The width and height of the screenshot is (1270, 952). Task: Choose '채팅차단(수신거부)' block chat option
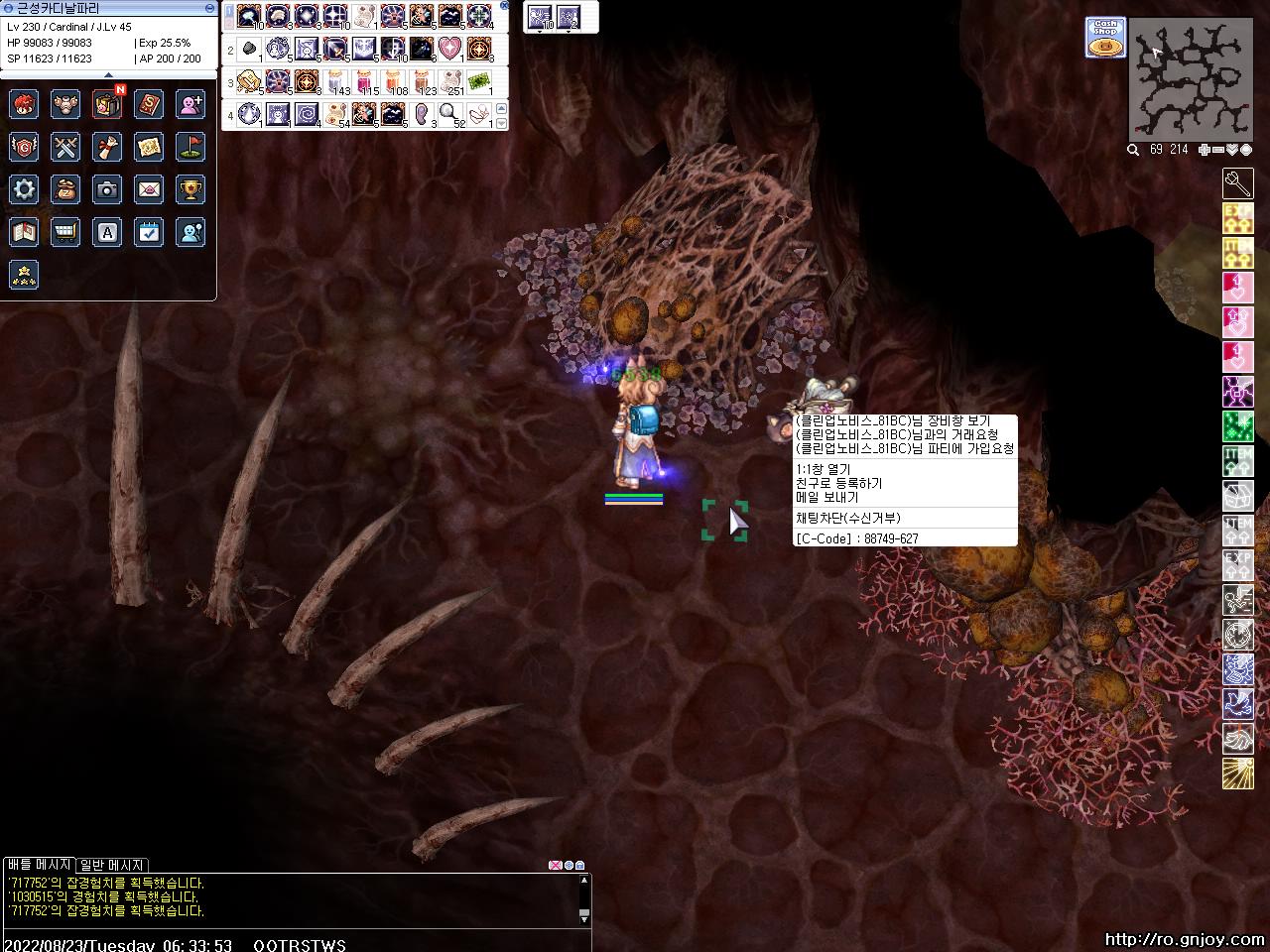tap(848, 518)
